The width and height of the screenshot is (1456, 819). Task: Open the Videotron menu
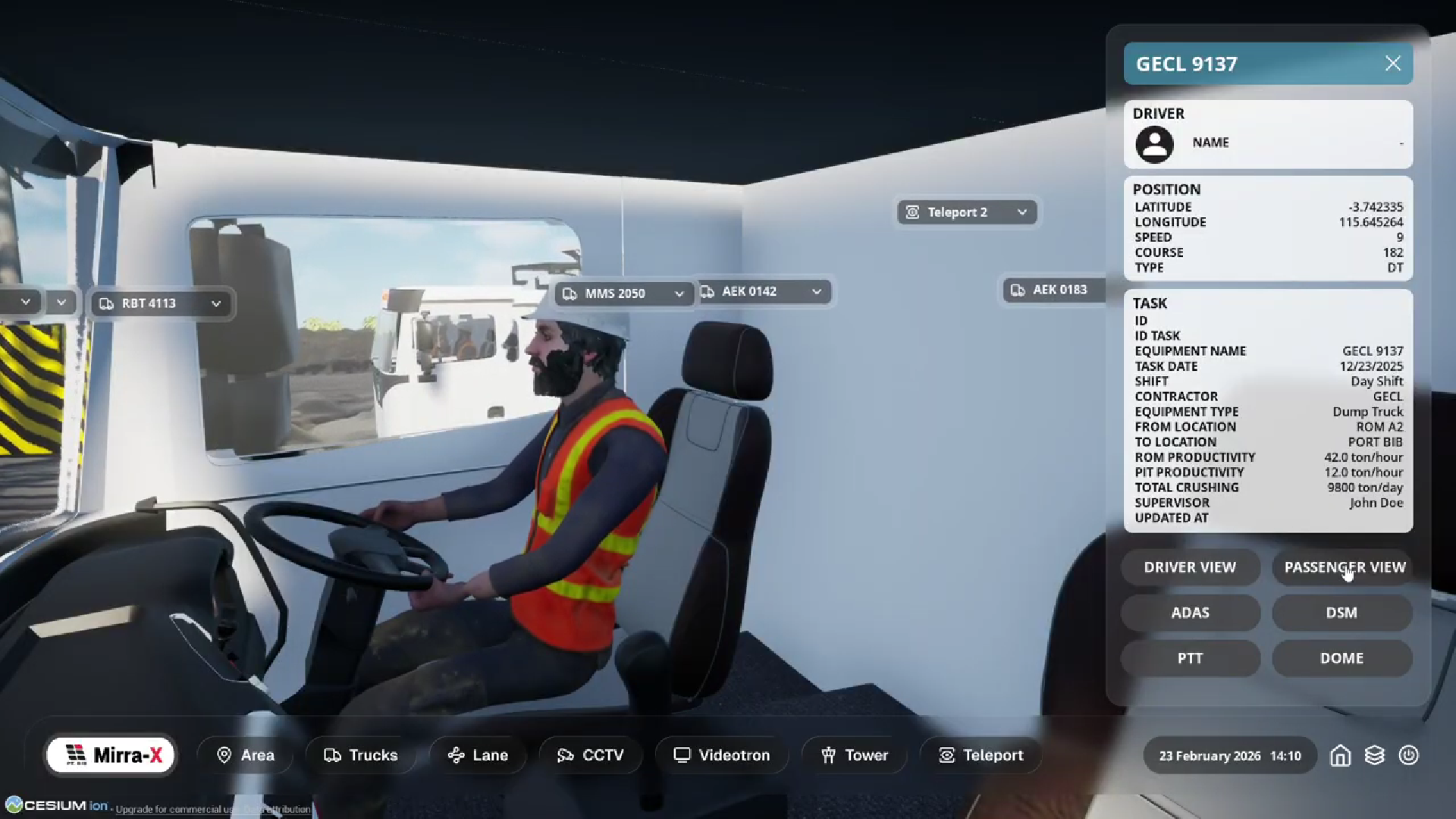(x=722, y=755)
